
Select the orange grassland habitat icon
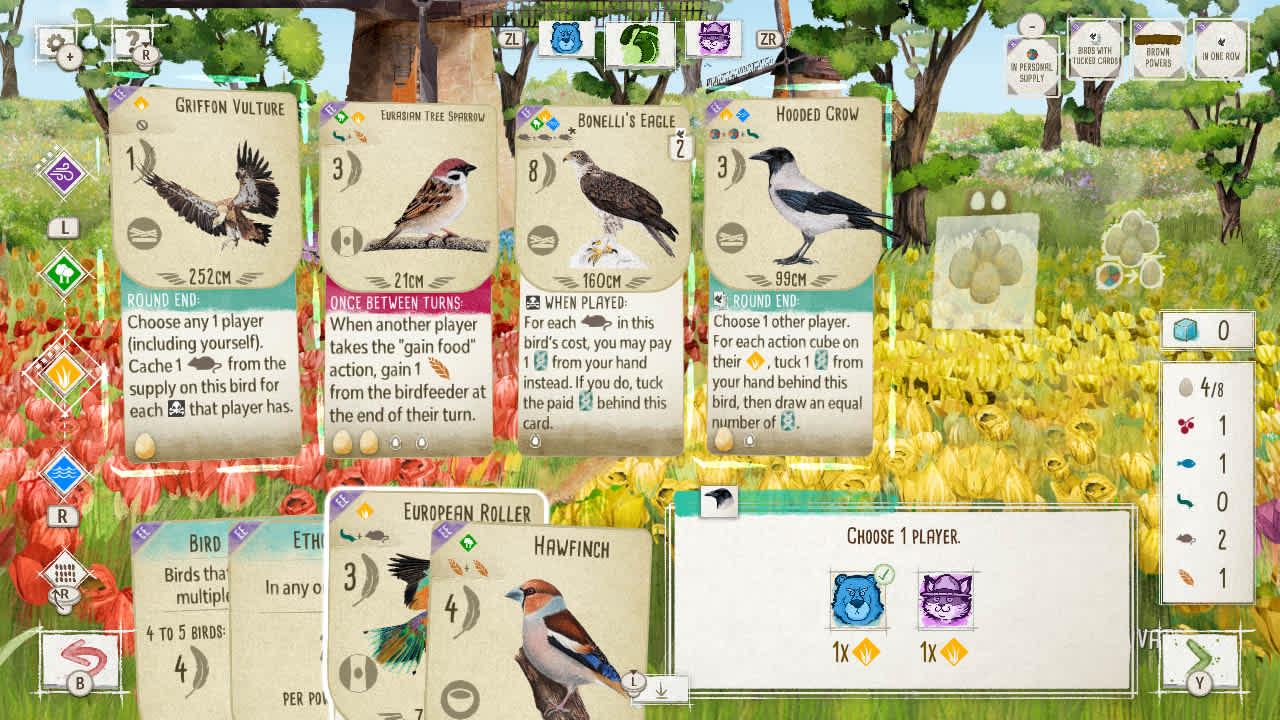64,372
